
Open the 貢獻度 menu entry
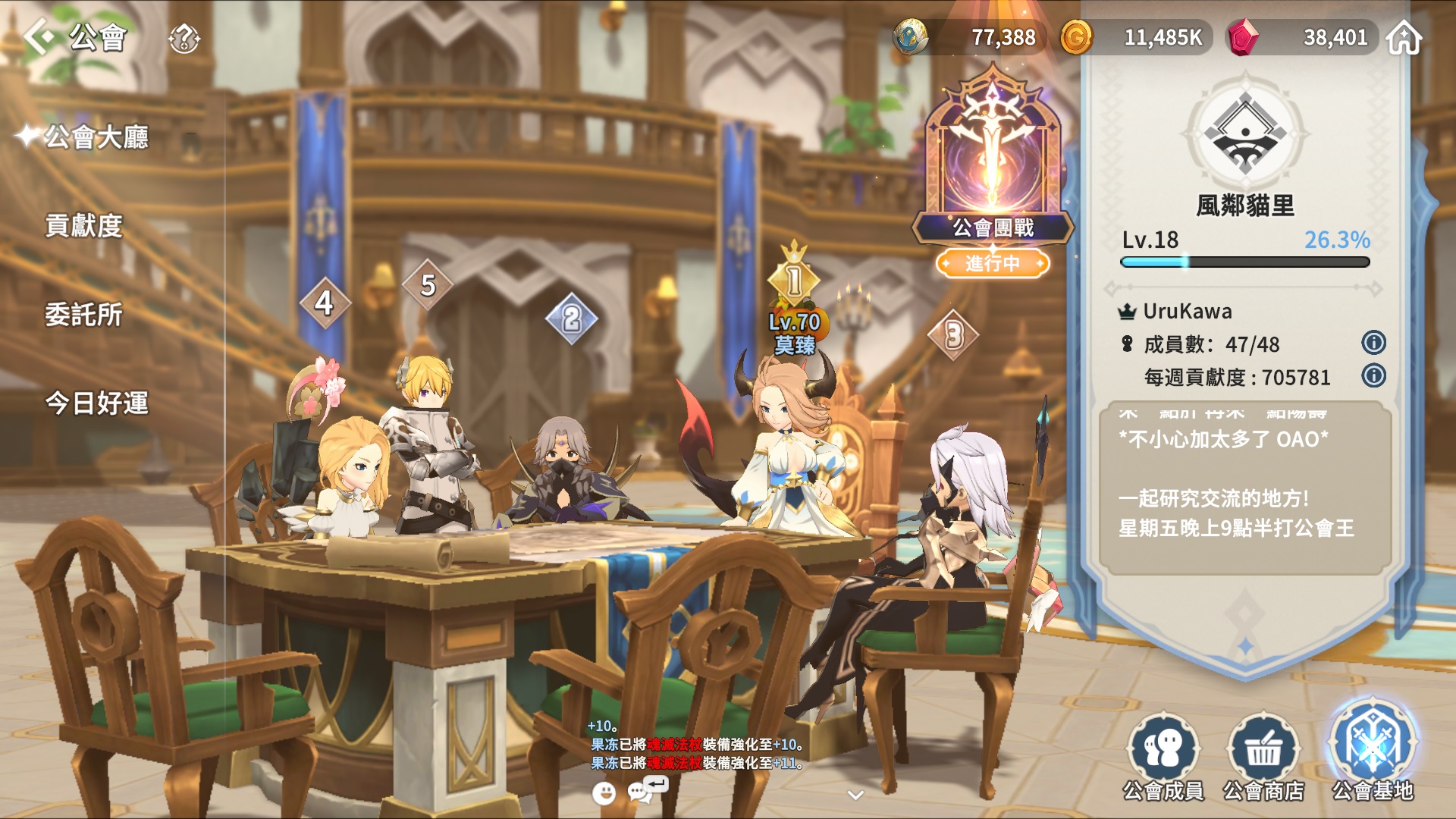pyautogui.click(x=83, y=225)
